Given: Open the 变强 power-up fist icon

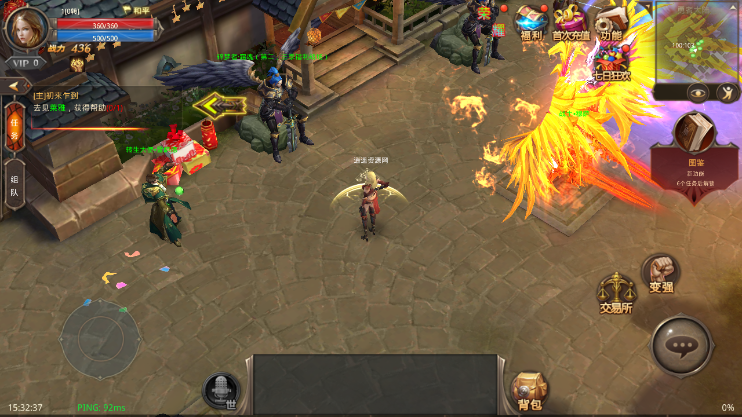Looking at the screenshot, I should pos(660,272).
